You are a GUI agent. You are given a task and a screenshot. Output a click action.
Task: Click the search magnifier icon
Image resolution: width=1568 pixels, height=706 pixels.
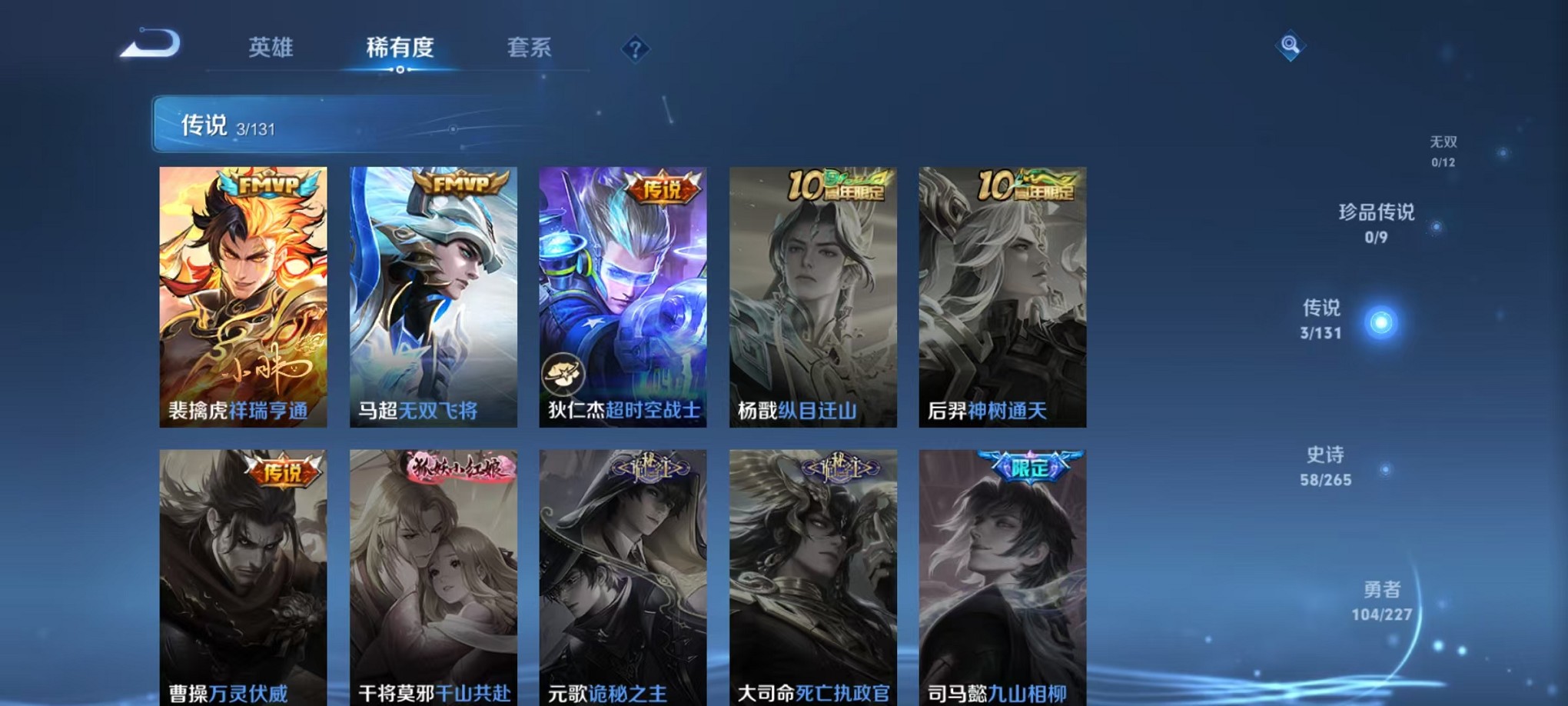[1289, 45]
